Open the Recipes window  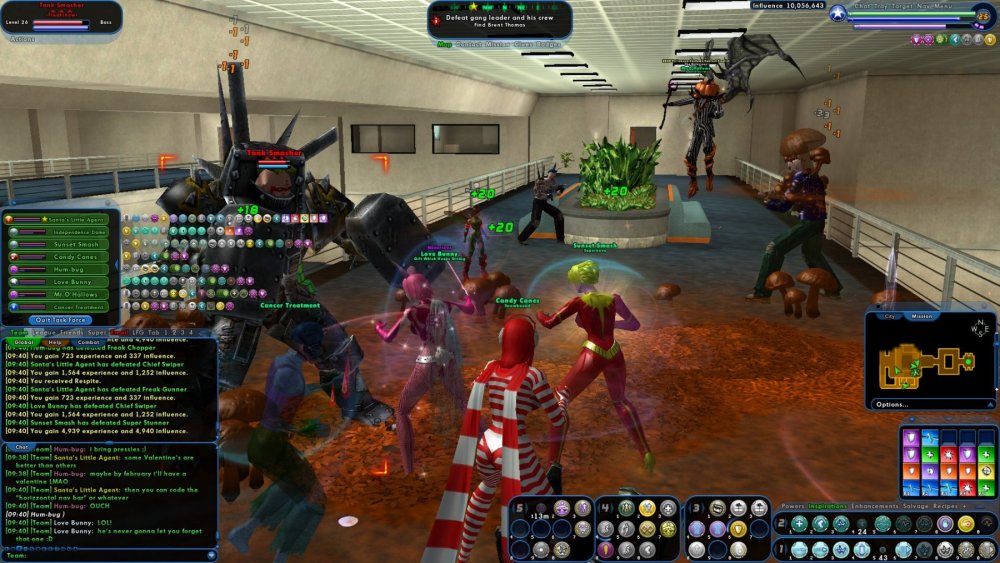pos(948,506)
